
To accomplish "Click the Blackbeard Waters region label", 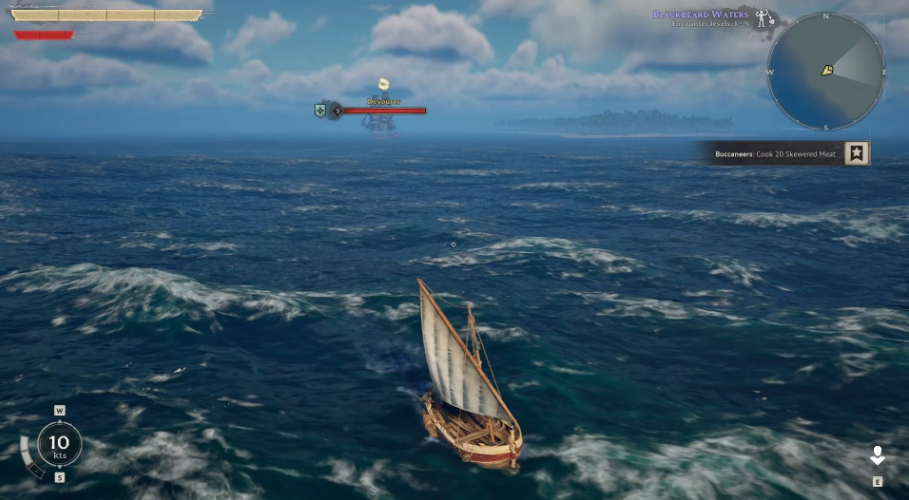I will (702, 15).
